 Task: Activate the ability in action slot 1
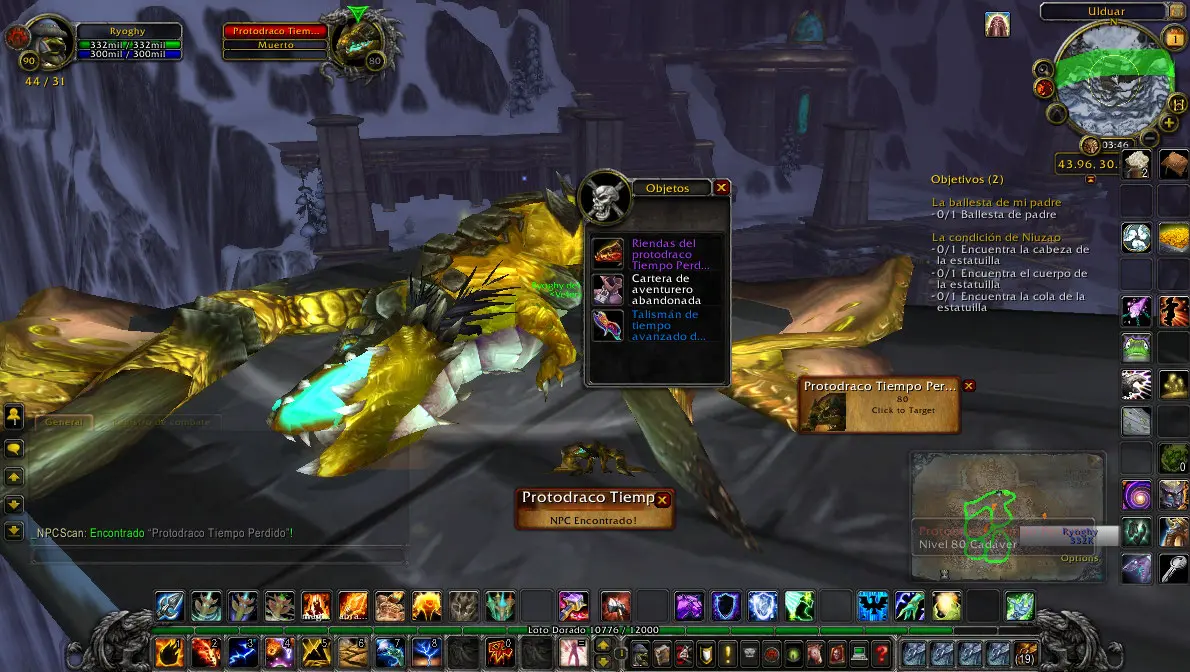pos(169,652)
